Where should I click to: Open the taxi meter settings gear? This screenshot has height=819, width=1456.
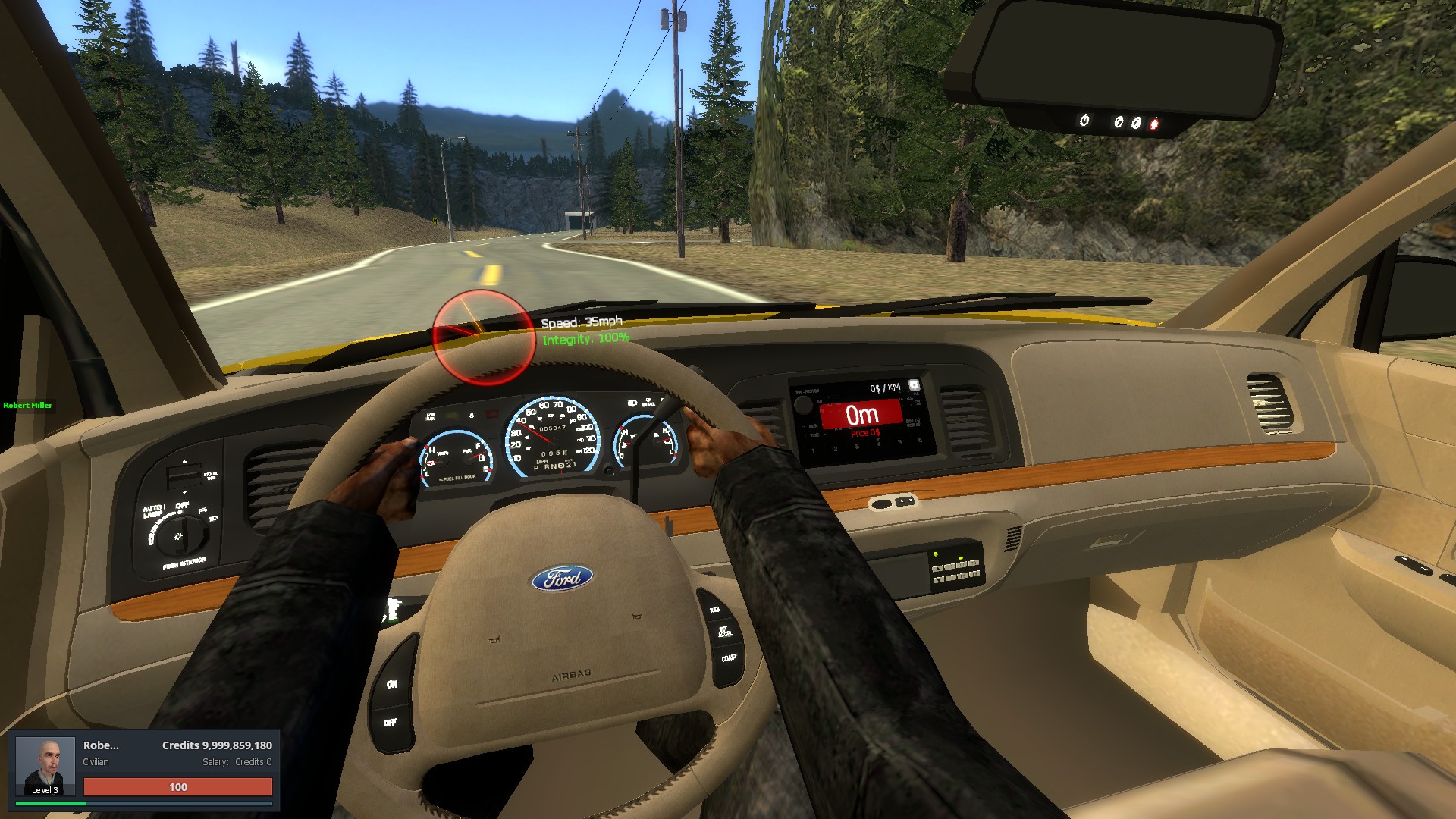pyautogui.click(x=914, y=385)
